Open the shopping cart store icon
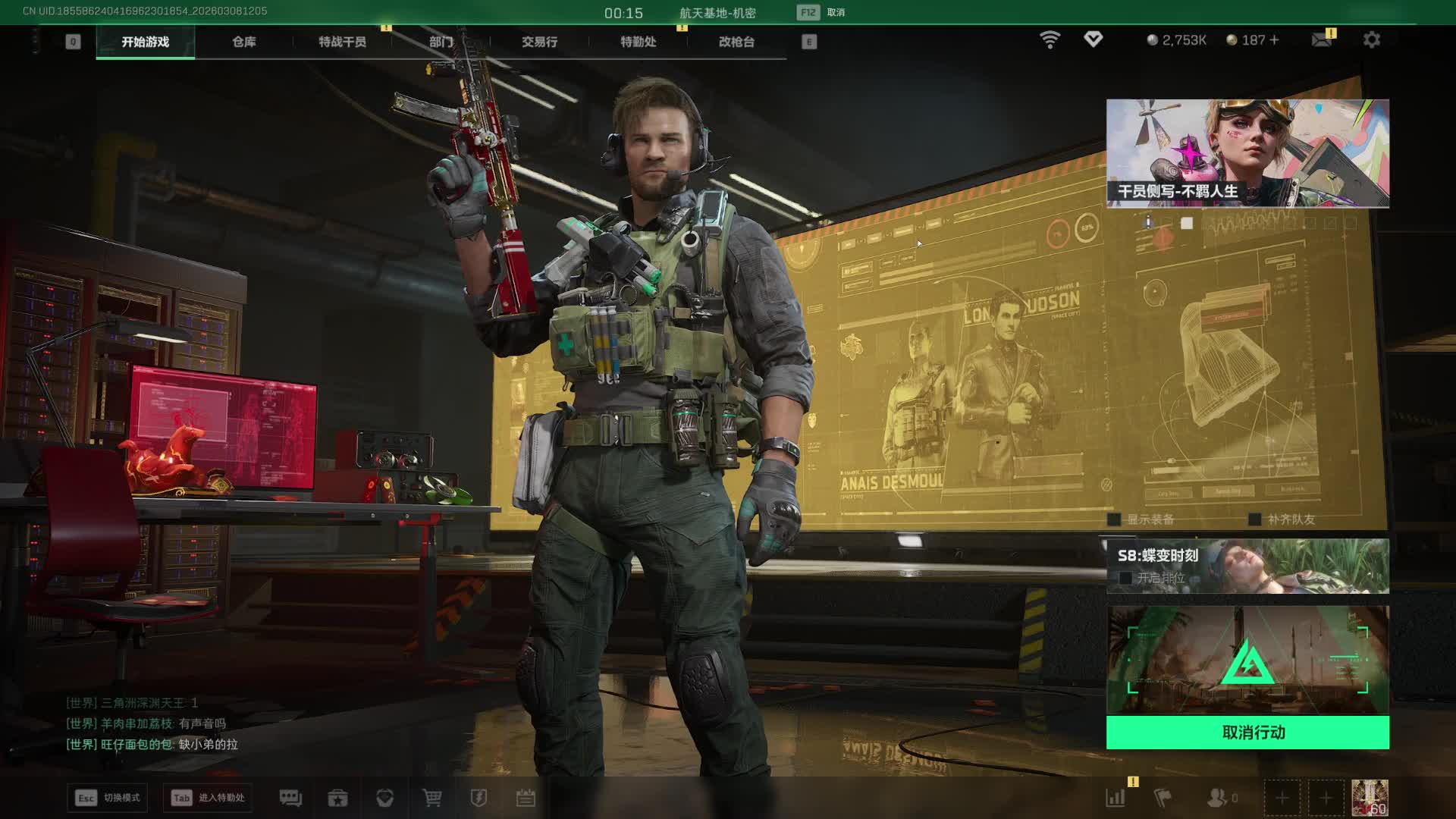1456x819 pixels. [432, 798]
